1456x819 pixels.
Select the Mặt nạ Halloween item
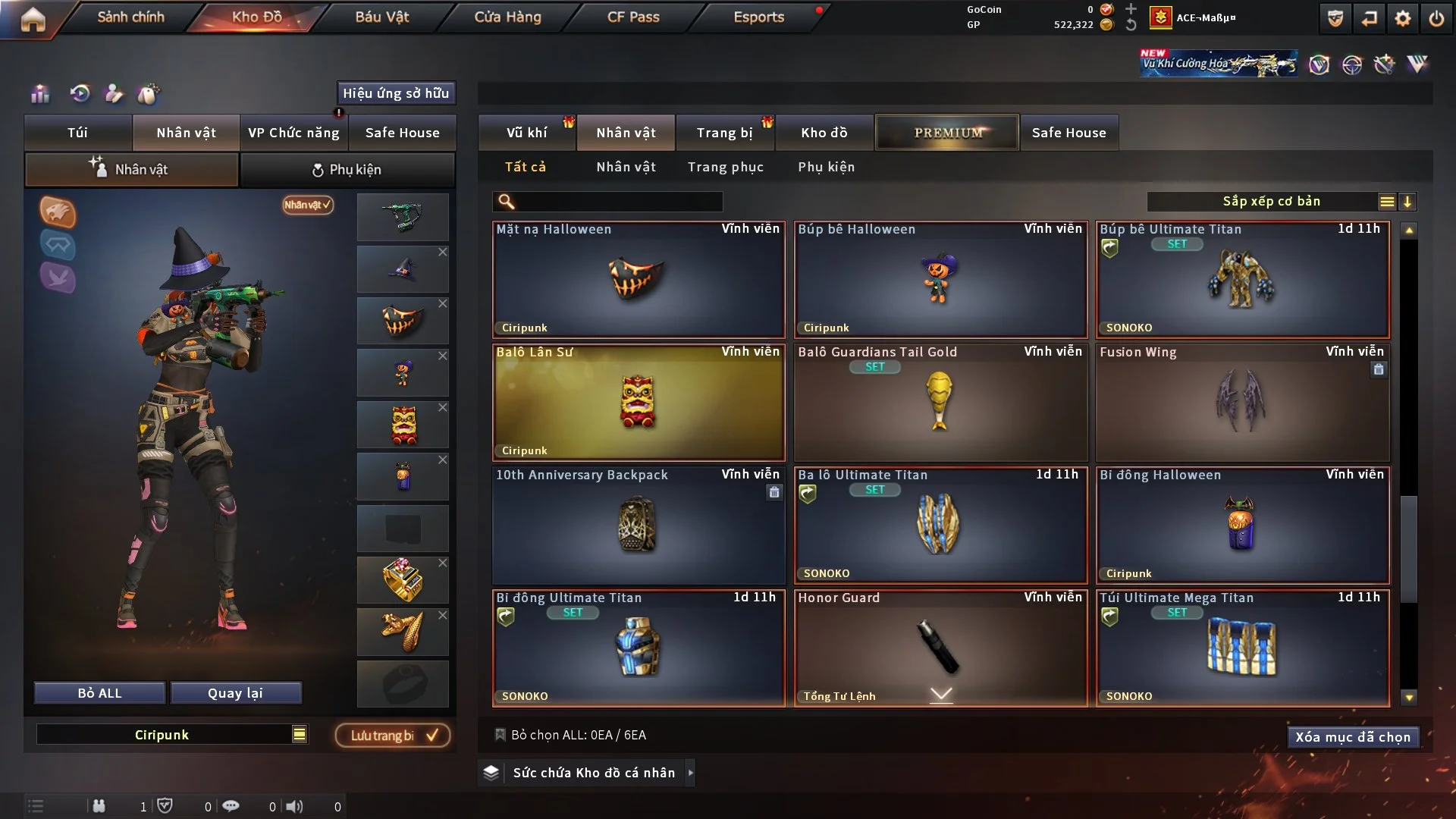tap(638, 279)
